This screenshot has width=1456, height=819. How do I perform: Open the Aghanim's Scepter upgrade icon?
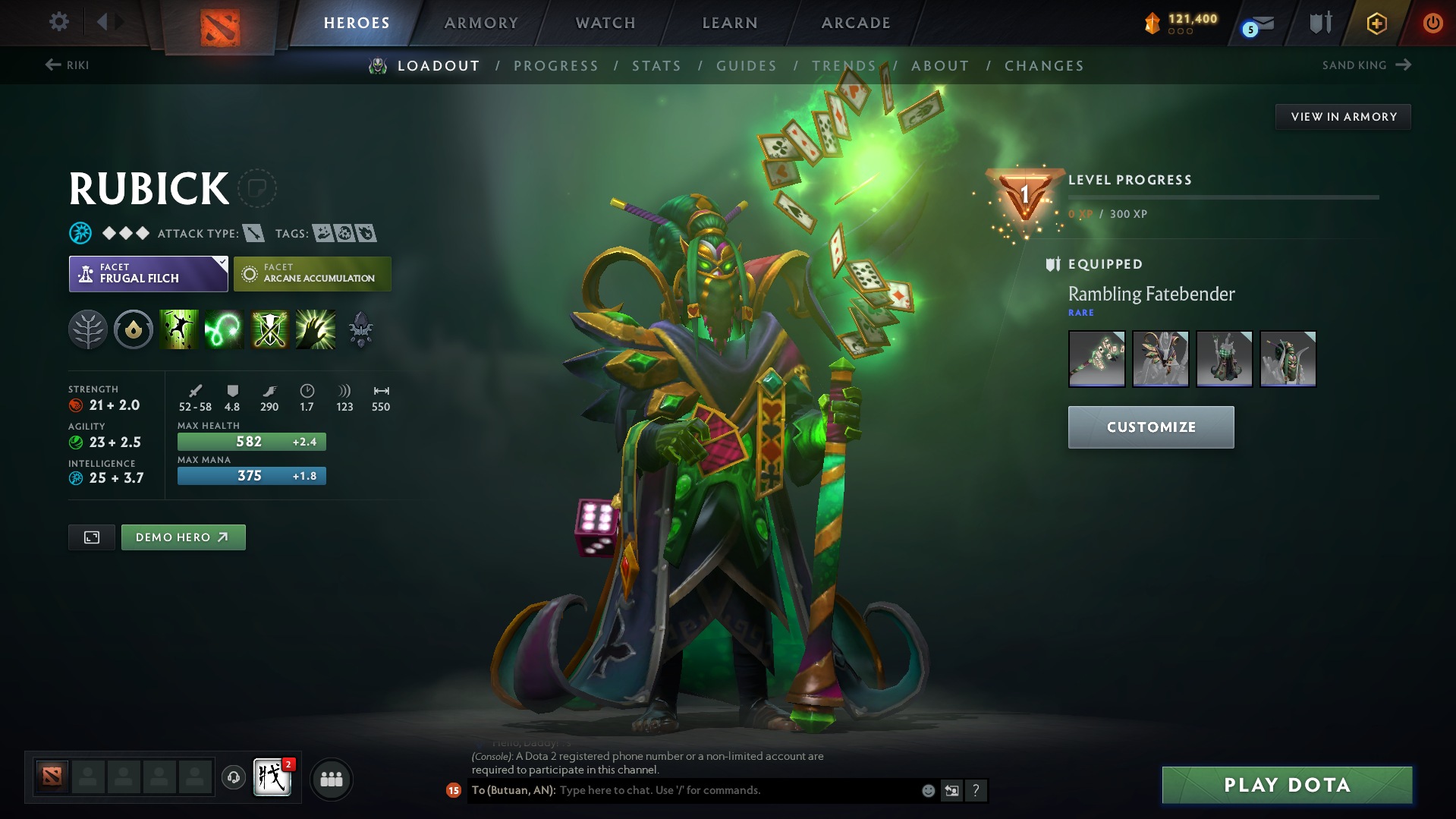click(x=360, y=329)
